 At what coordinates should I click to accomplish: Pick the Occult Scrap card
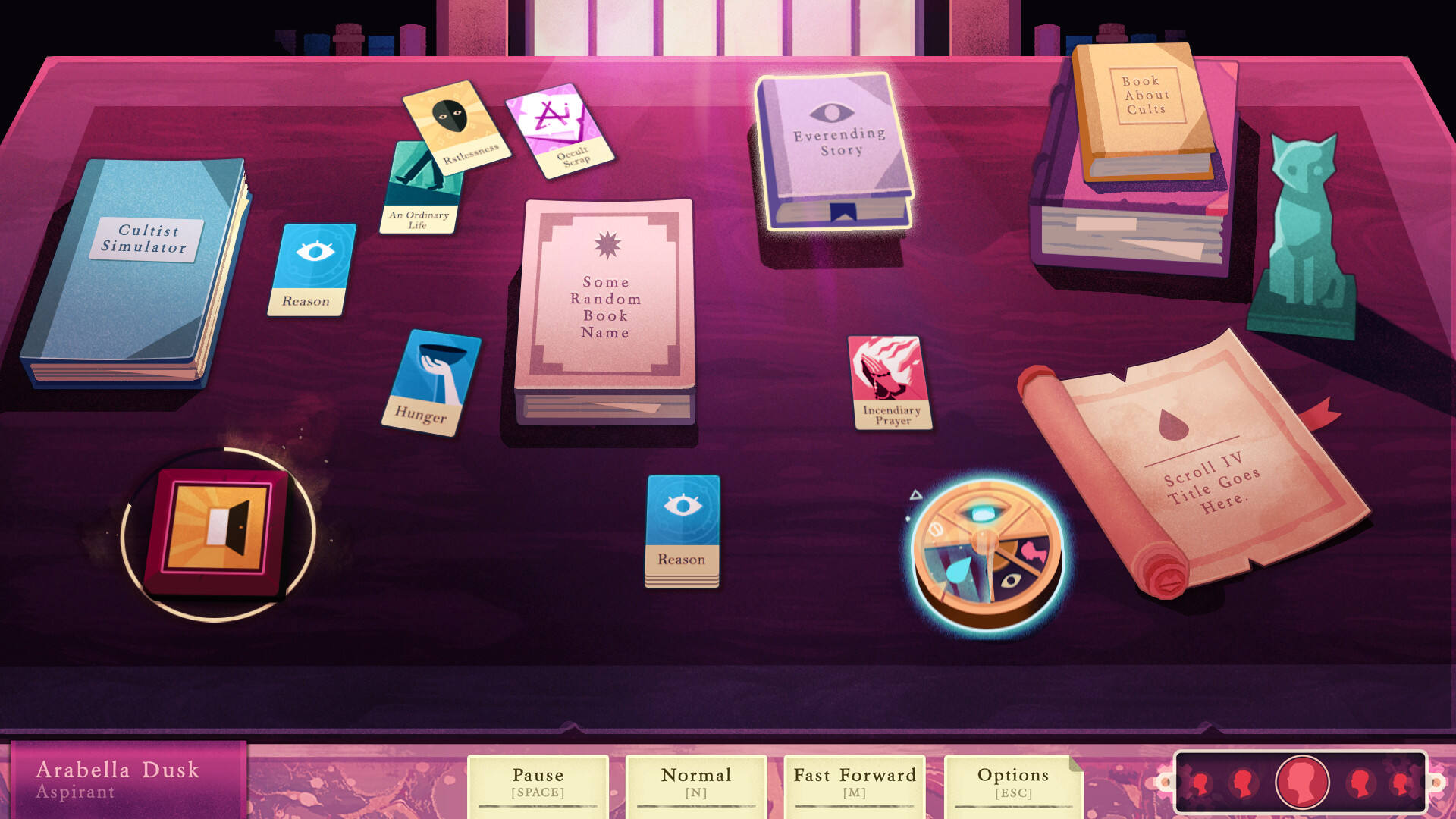[x=561, y=130]
